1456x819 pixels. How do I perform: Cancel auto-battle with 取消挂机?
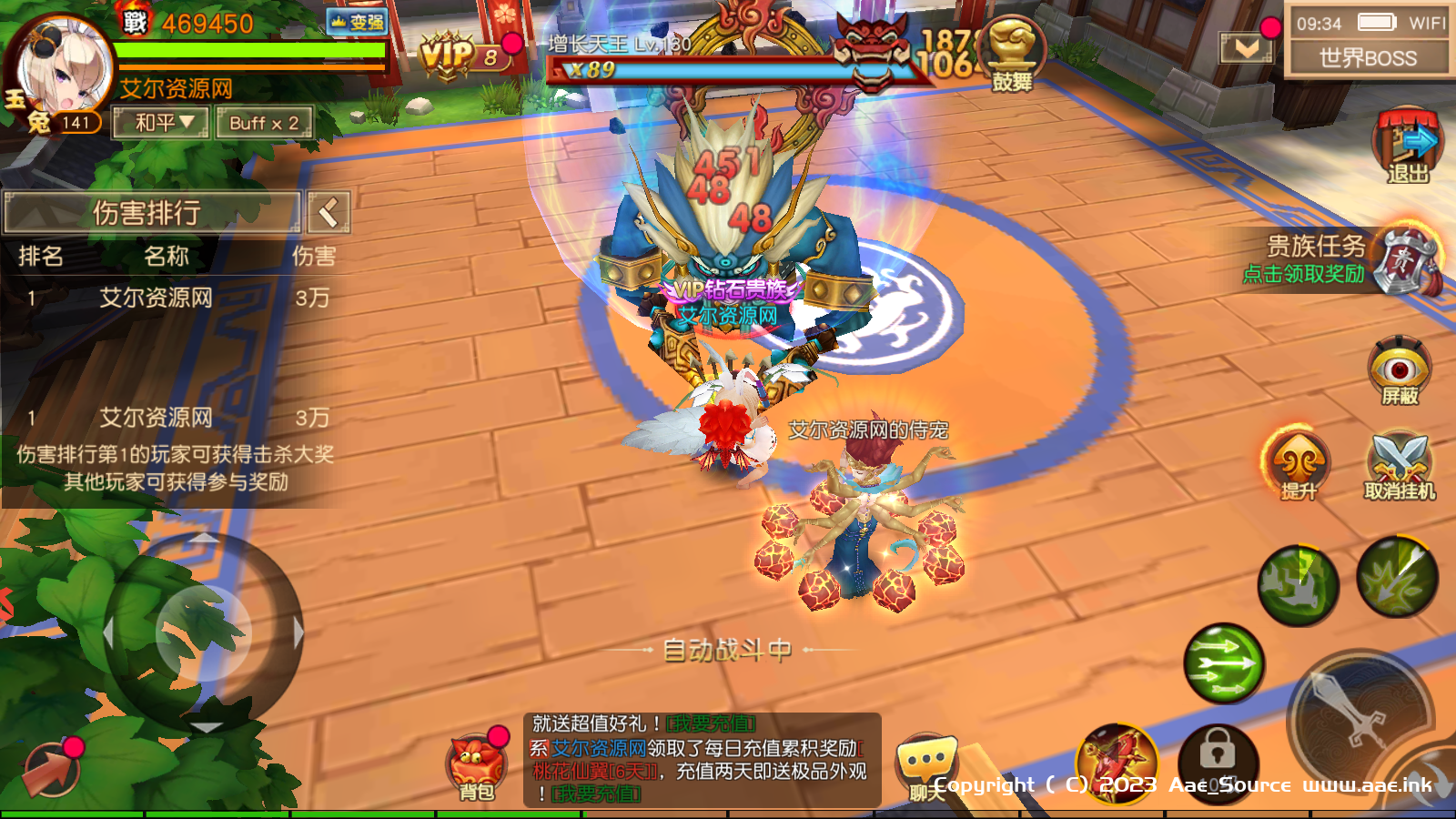point(1400,464)
